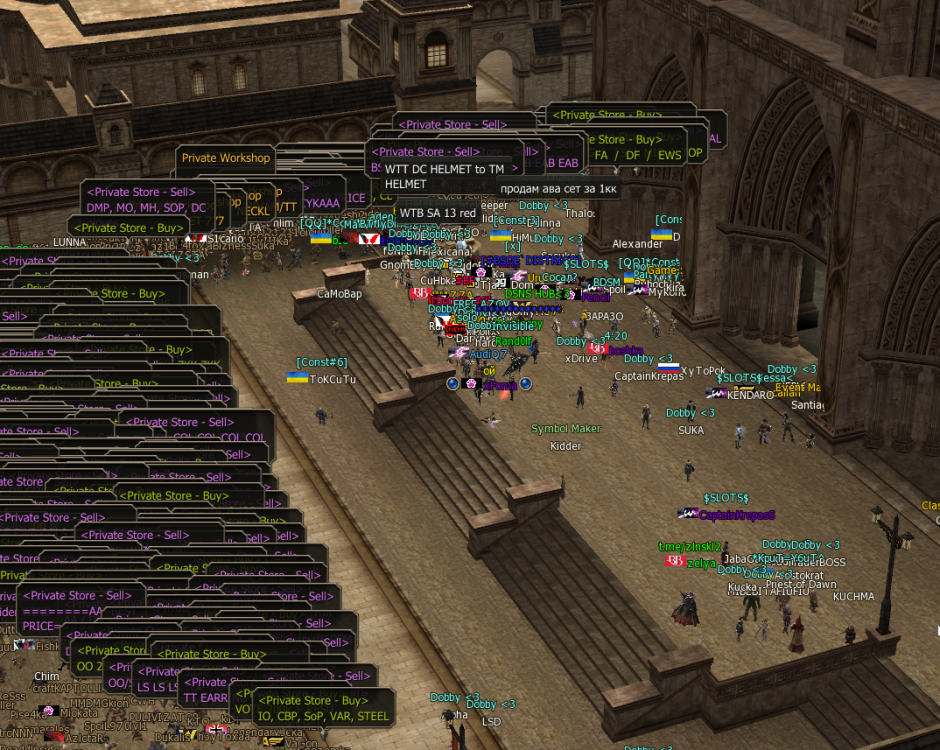Screen dimensions: 940x750
Task: Click the WTB SA 13 red sign
Action: (x=437, y=213)
